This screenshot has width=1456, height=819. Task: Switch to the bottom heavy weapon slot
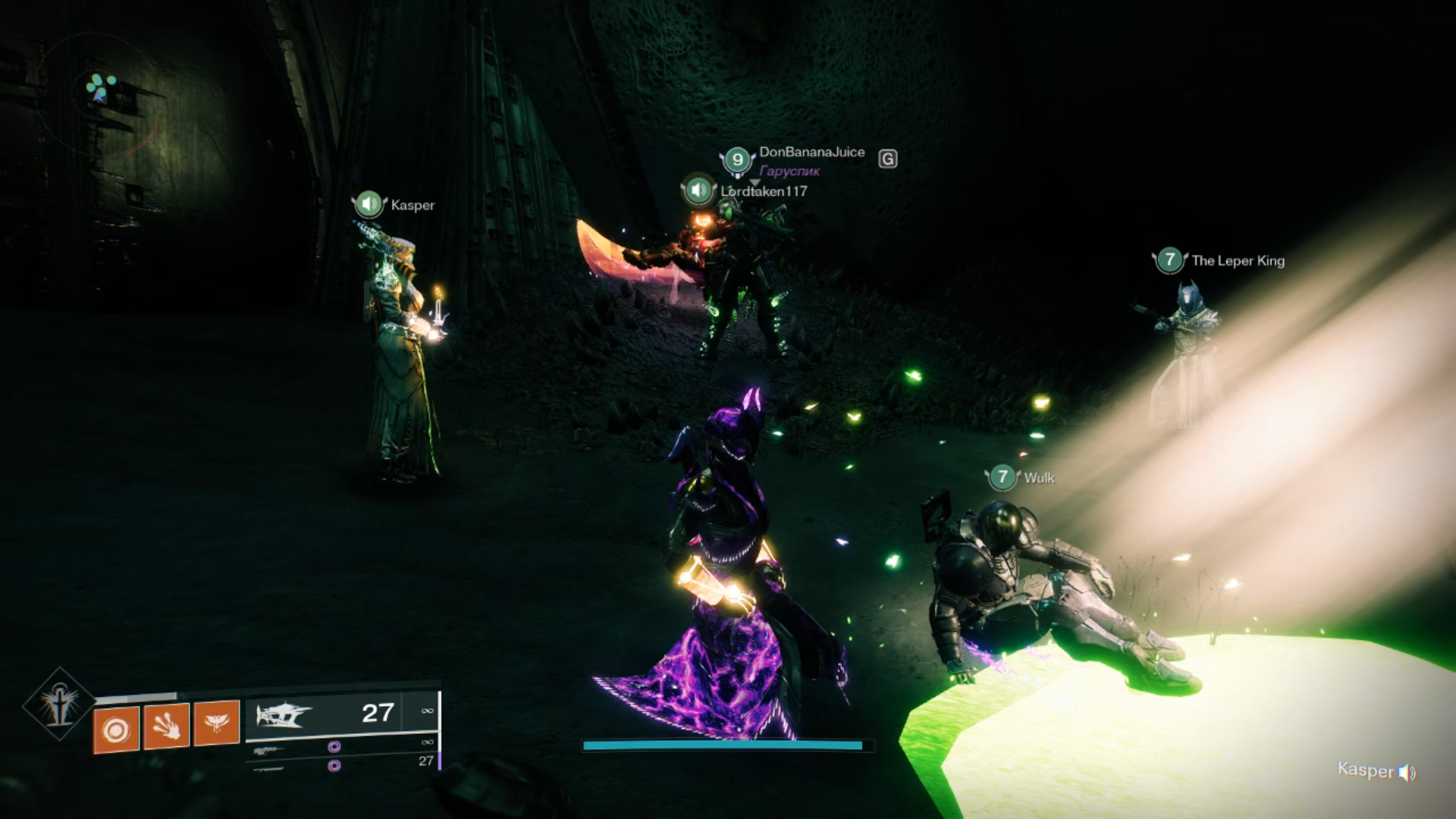tap(341, 765)
